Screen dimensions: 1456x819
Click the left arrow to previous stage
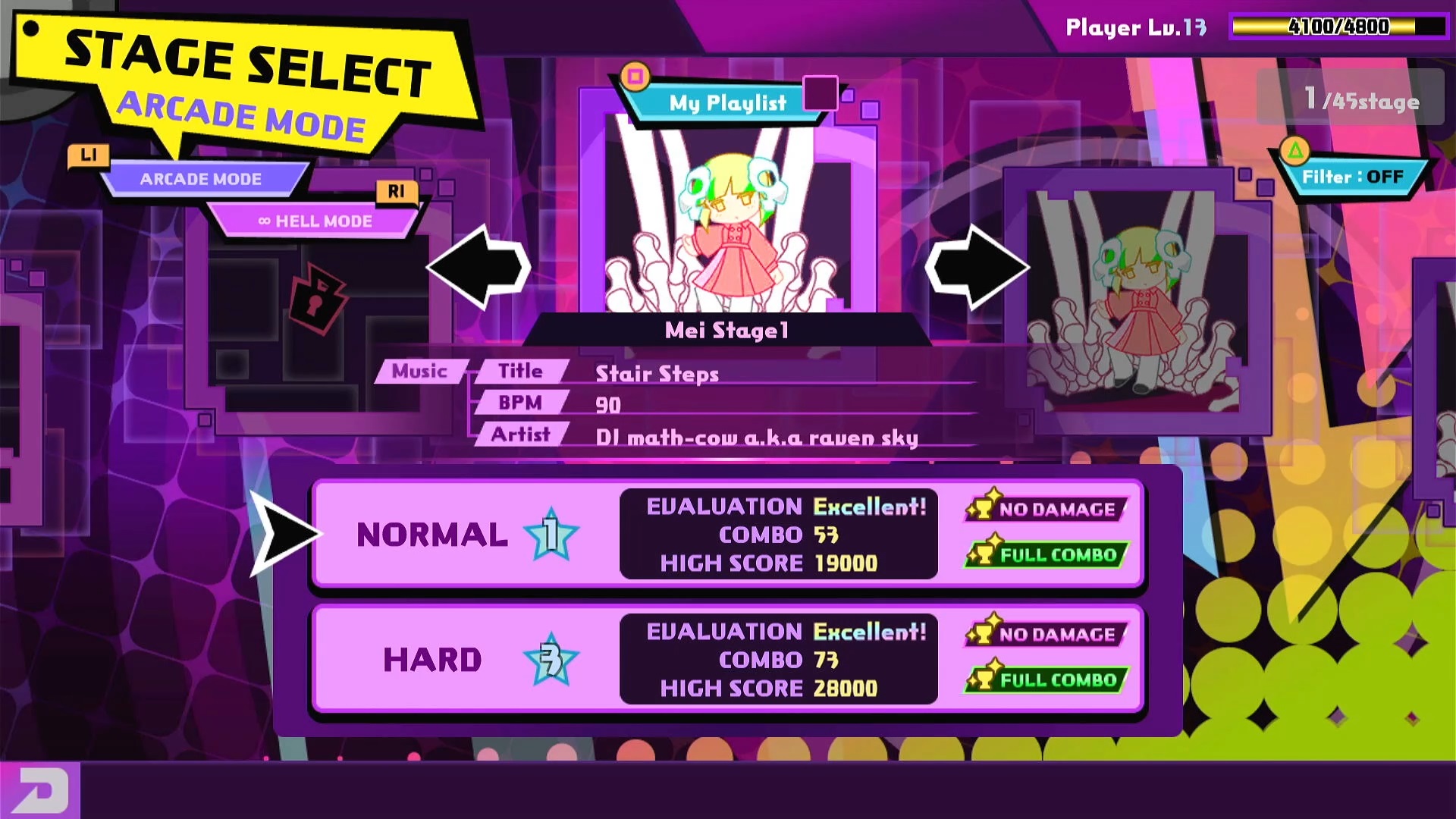[x=479, y=267]
